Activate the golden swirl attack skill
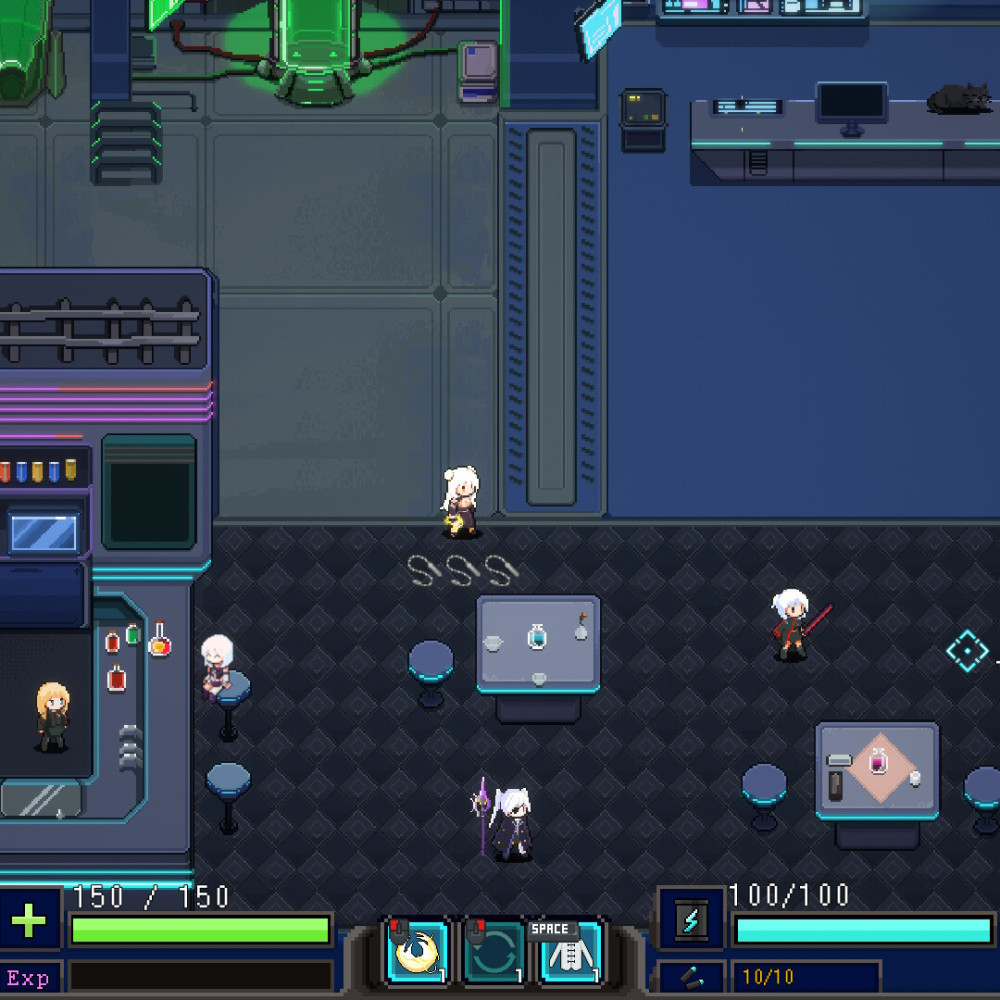The width and height of the screenshot is (1000, 1000). click(x=416, y=953)
